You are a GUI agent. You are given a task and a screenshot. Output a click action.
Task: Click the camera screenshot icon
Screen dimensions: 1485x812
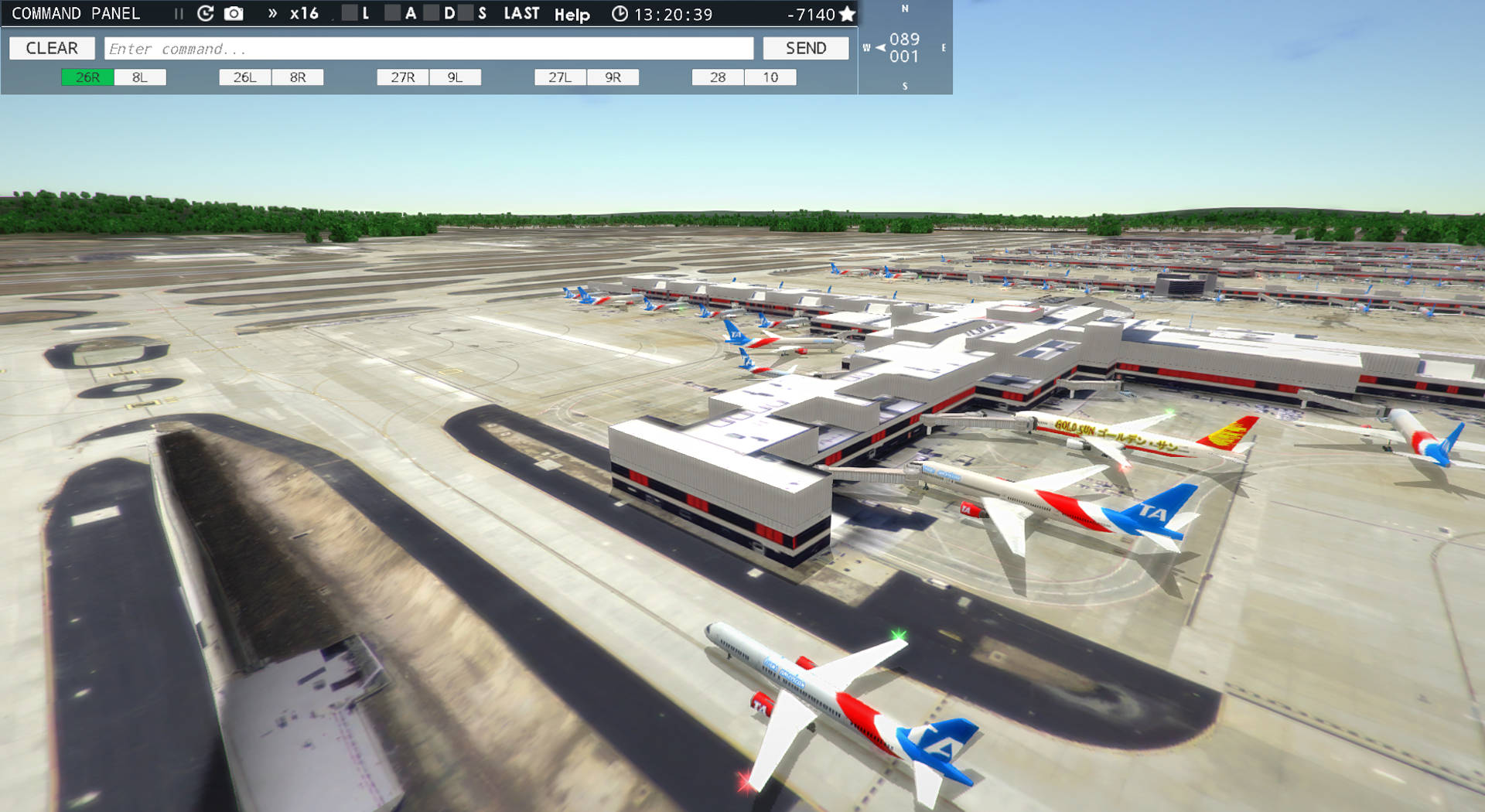(232, 13)
